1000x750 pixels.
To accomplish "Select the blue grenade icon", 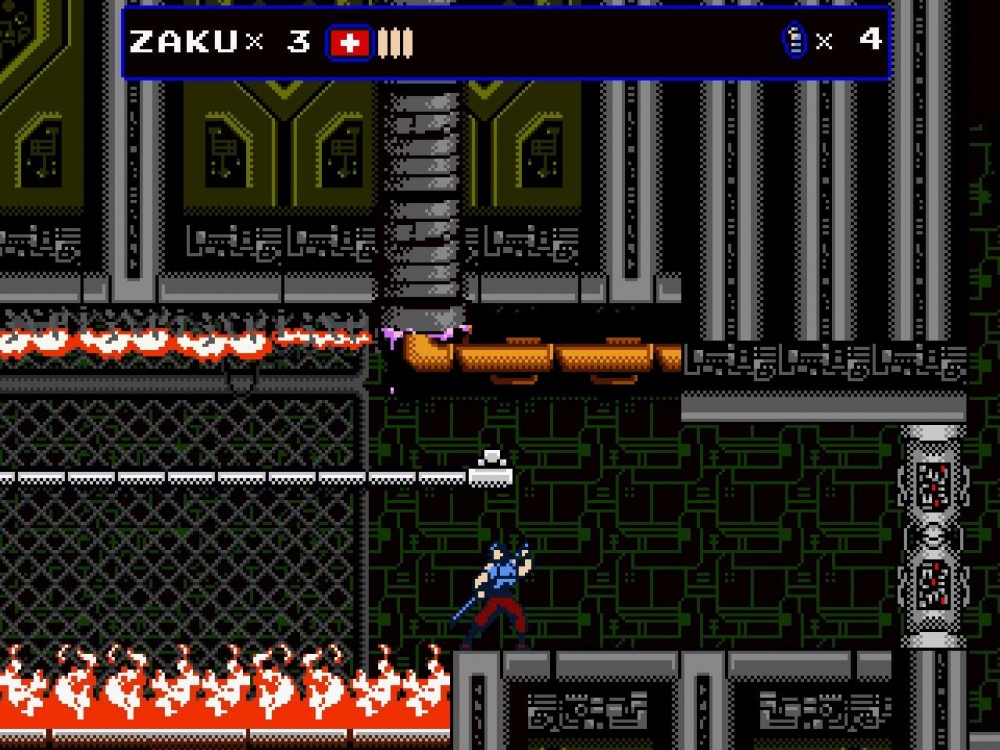I will tap(795, 41).
